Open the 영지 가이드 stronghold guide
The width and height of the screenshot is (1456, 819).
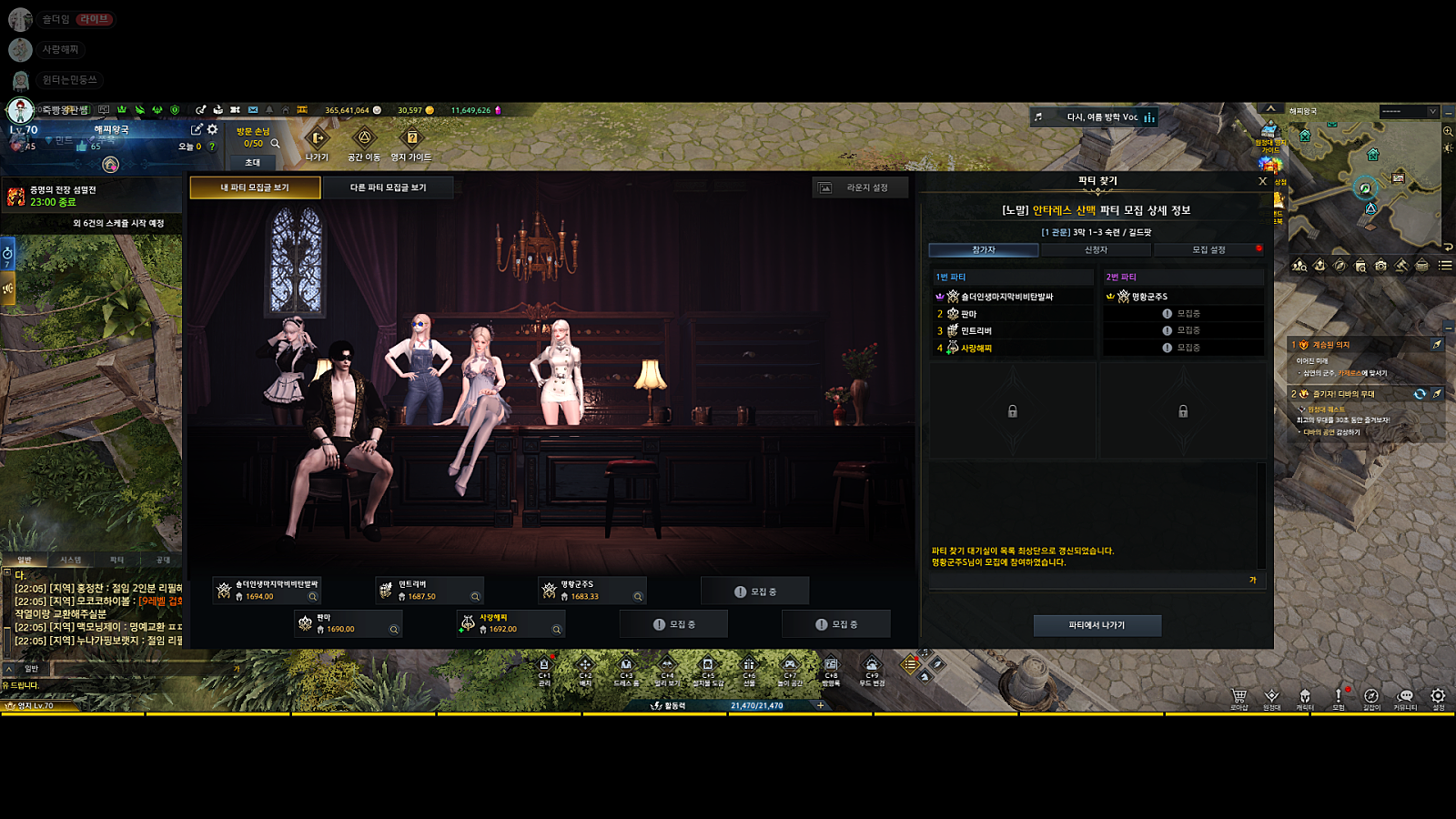click(x=411, y=139)
